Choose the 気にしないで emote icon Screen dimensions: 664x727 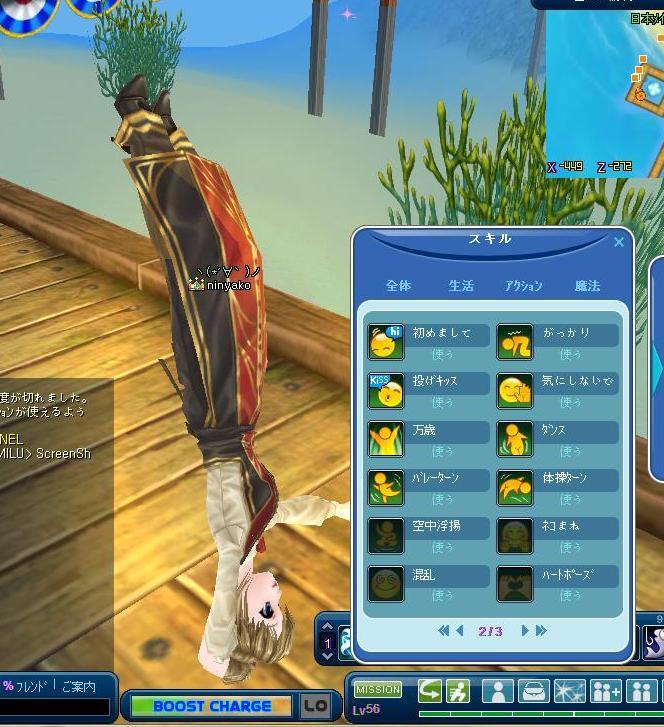[x=515, y=391]
